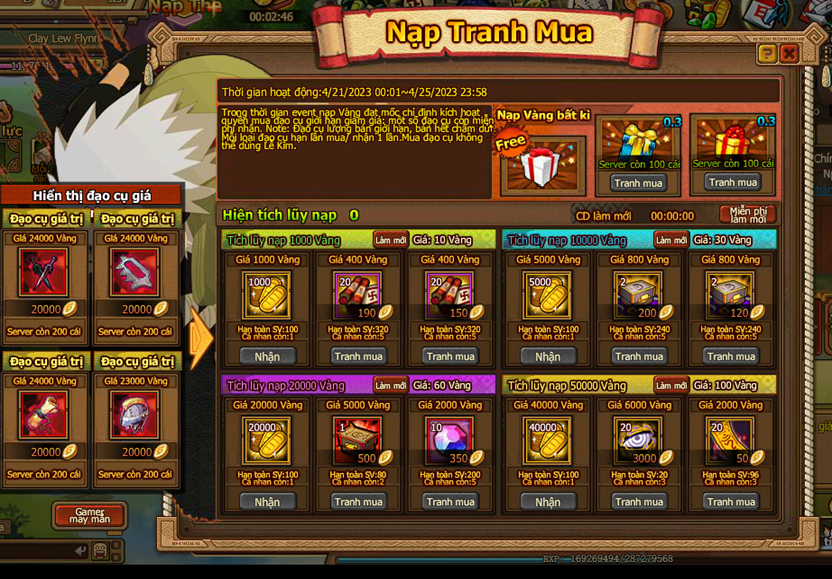Viewport: 832px width, 579px height.
Task: Claim the Free white gift box
Action: 541,166
